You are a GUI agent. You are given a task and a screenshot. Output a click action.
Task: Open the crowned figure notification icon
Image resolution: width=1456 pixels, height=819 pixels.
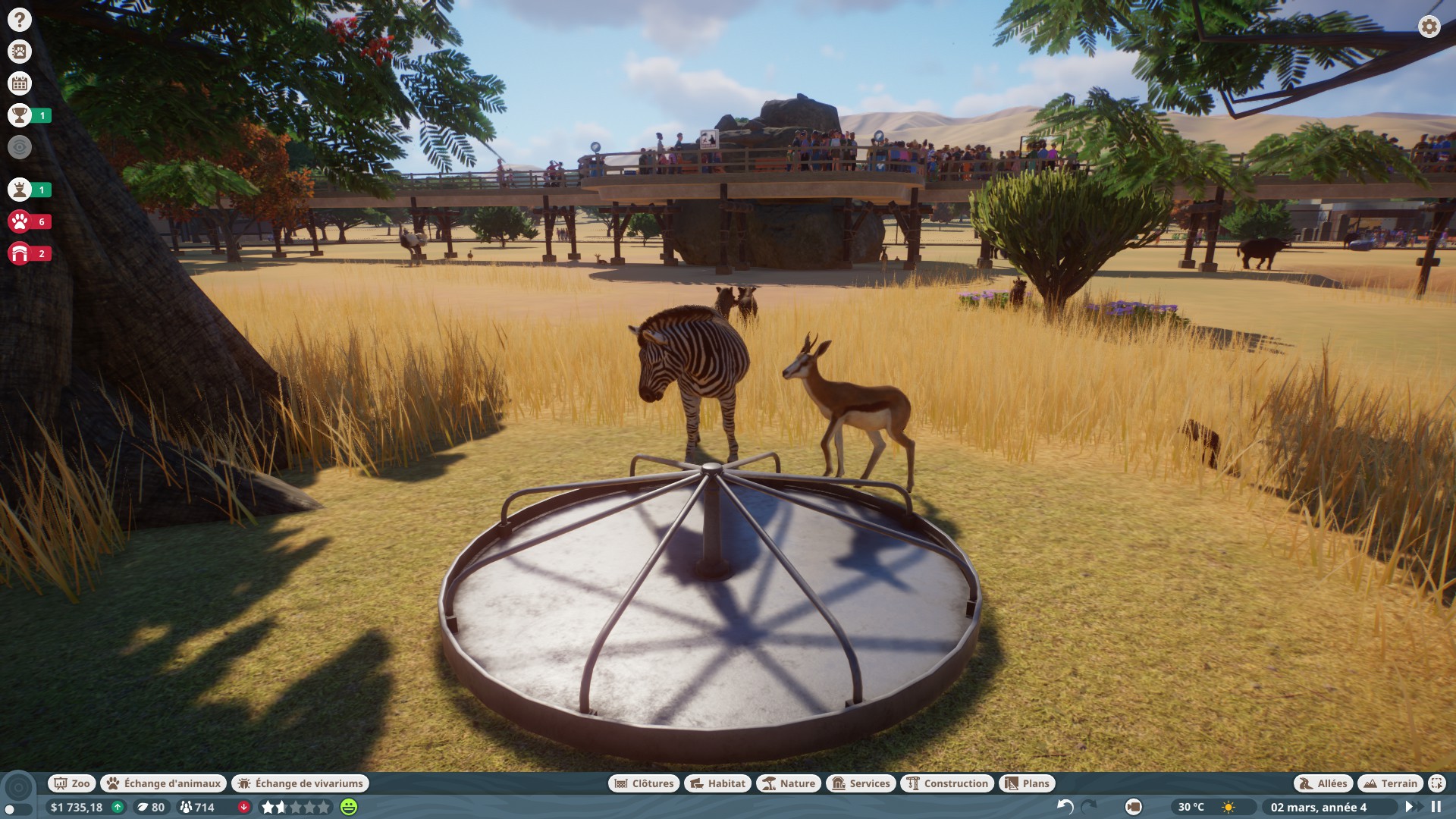click(20, 190)
